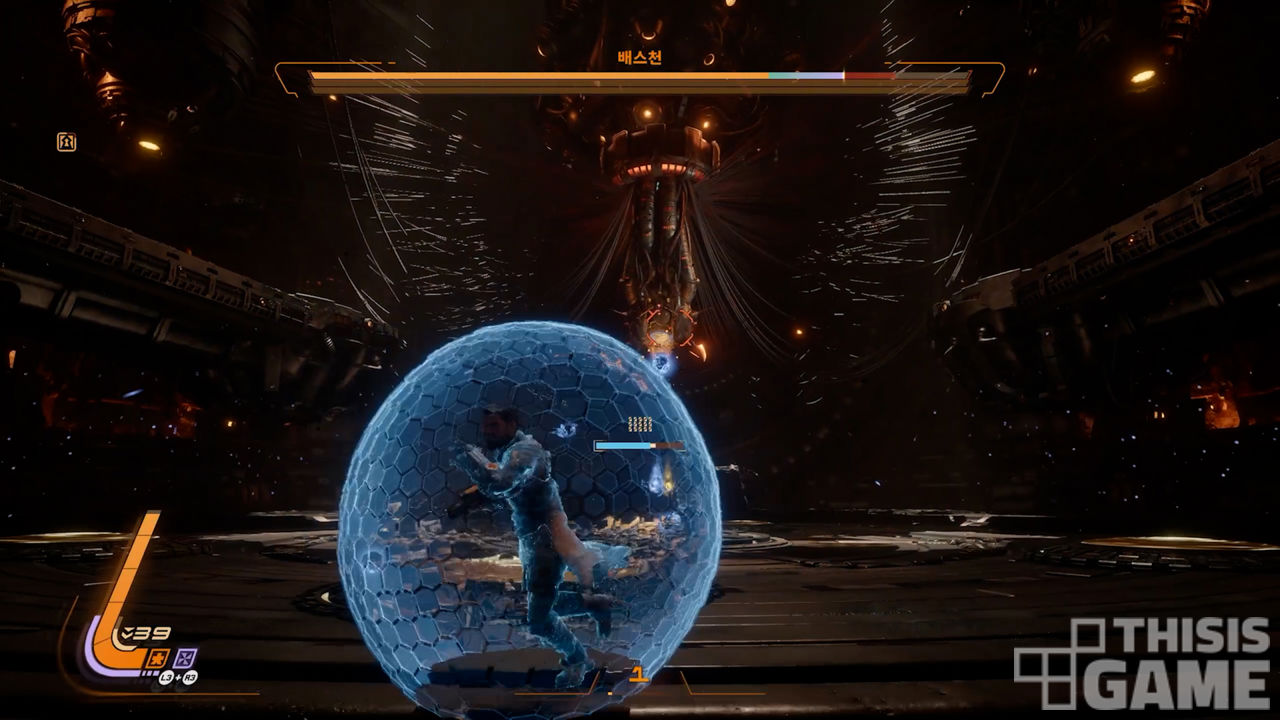Activate the purple four-point star ability

185,657
